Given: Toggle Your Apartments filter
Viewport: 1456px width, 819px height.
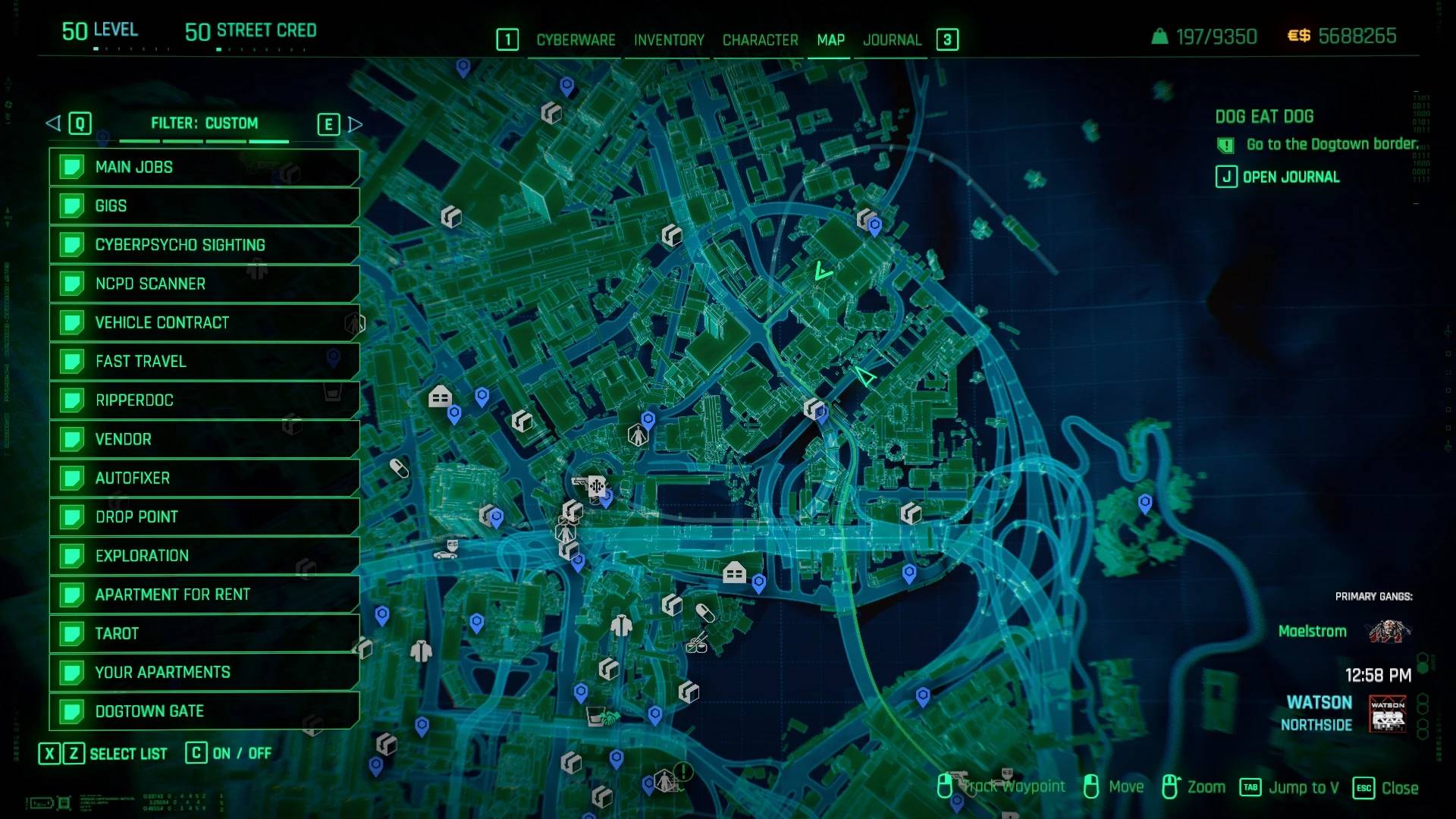Looking at the screenshot, I should 203,673.
